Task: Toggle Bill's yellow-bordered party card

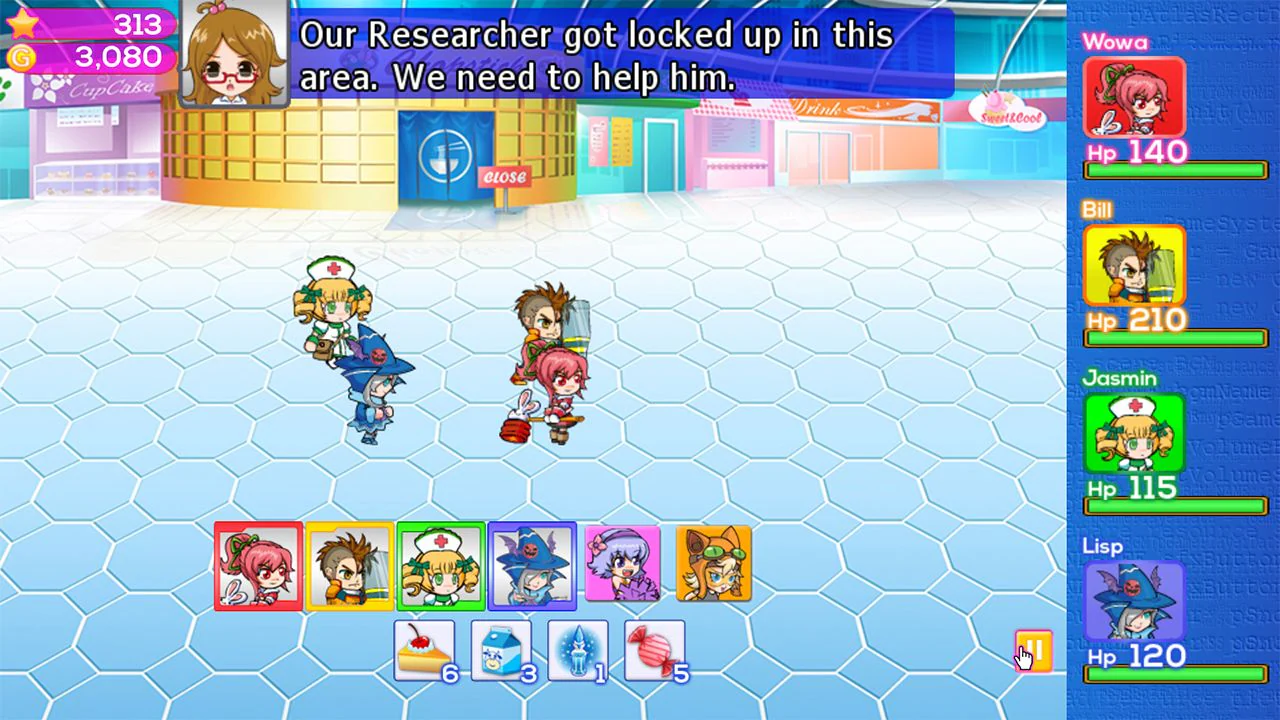Action: (348, 565)
